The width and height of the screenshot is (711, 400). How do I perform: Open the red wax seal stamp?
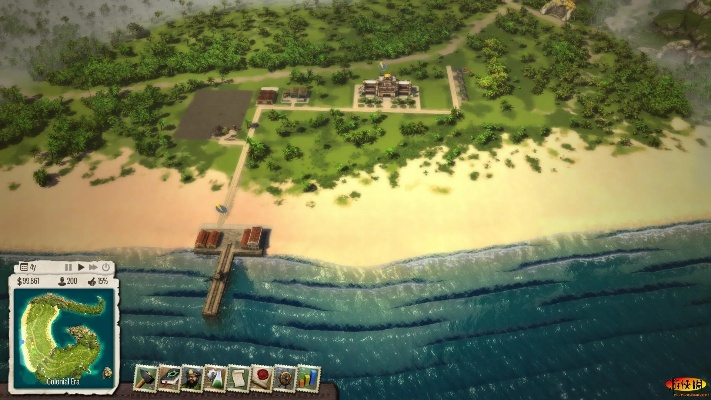262,378
